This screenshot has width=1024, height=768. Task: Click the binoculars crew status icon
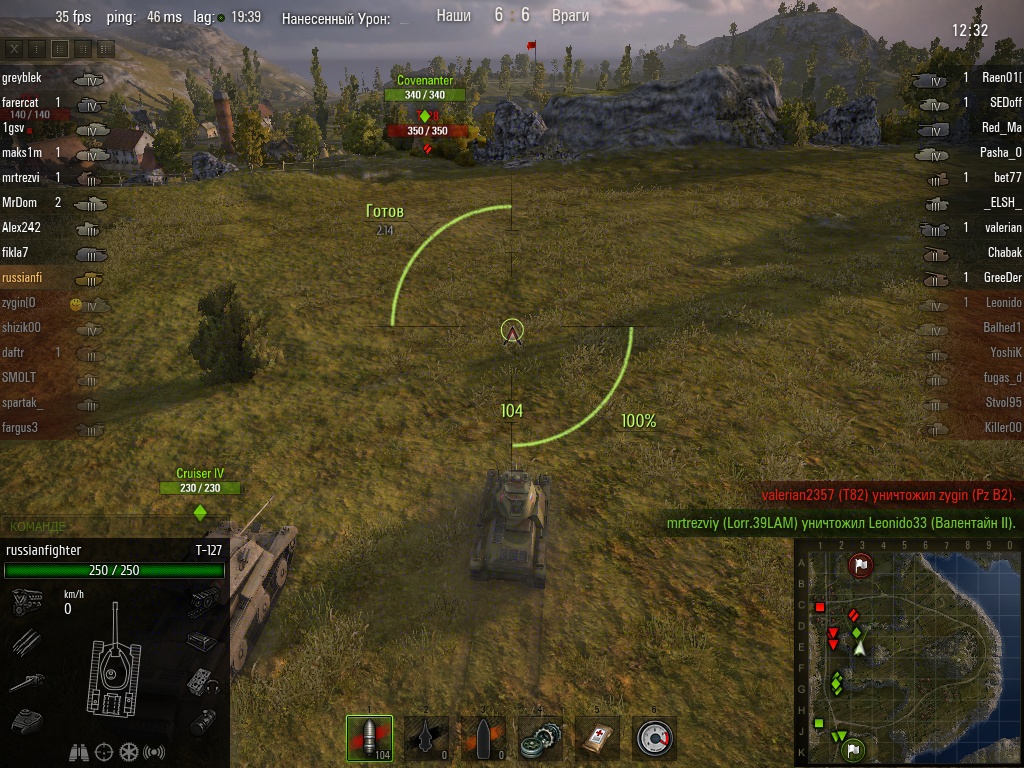click(79, 751)
